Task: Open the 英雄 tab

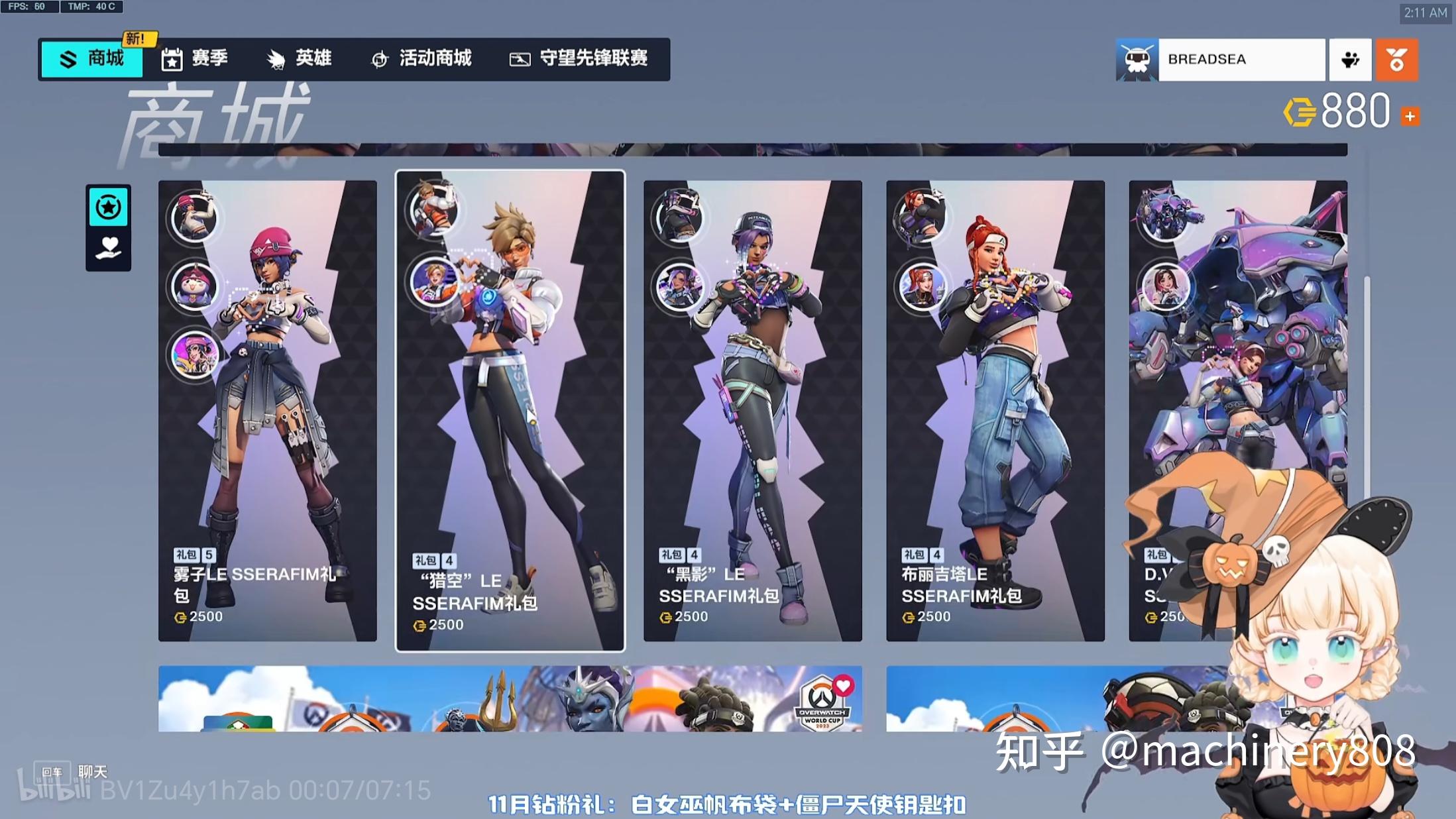Action: coord(300,59)
